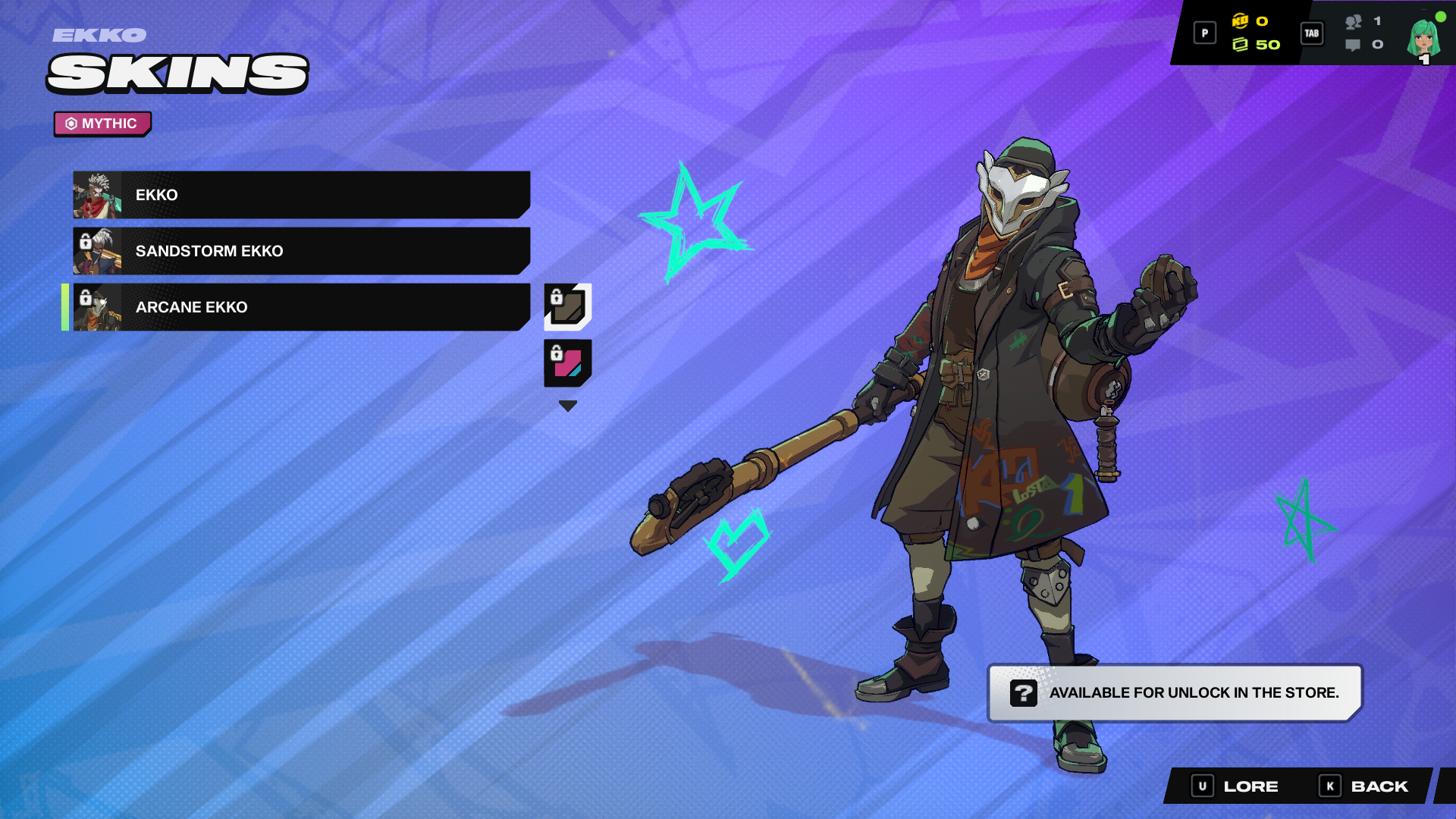Screen dimensions: 1456x819
Task: Expand more chromas with the down arrow
Action: [567, 405]
